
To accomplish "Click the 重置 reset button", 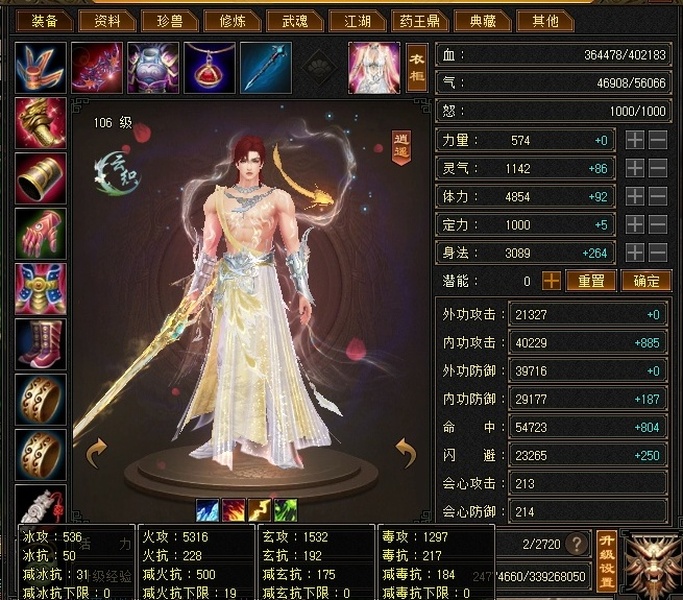I will [591, 281].
